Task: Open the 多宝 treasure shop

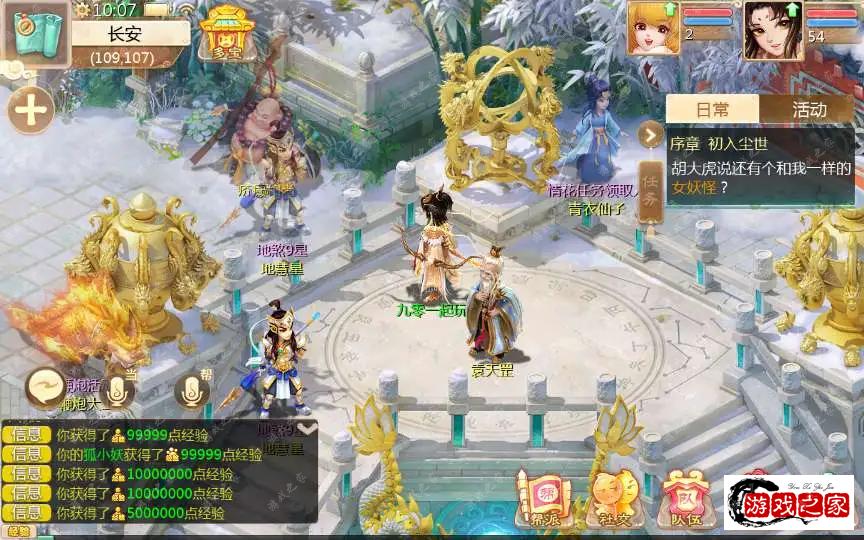Action: tap(226, 31)
